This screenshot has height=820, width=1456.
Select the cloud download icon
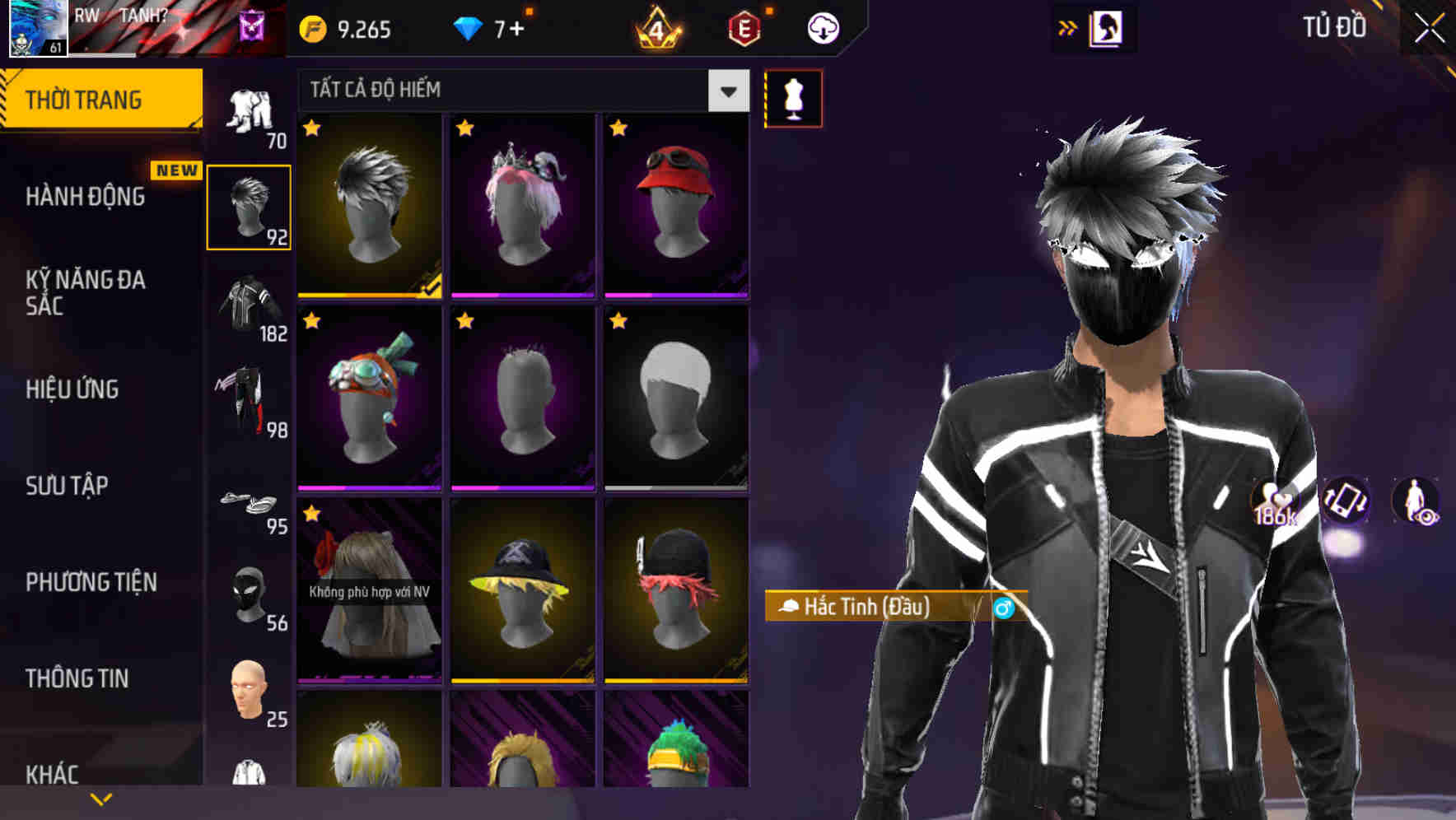[823, 27]
